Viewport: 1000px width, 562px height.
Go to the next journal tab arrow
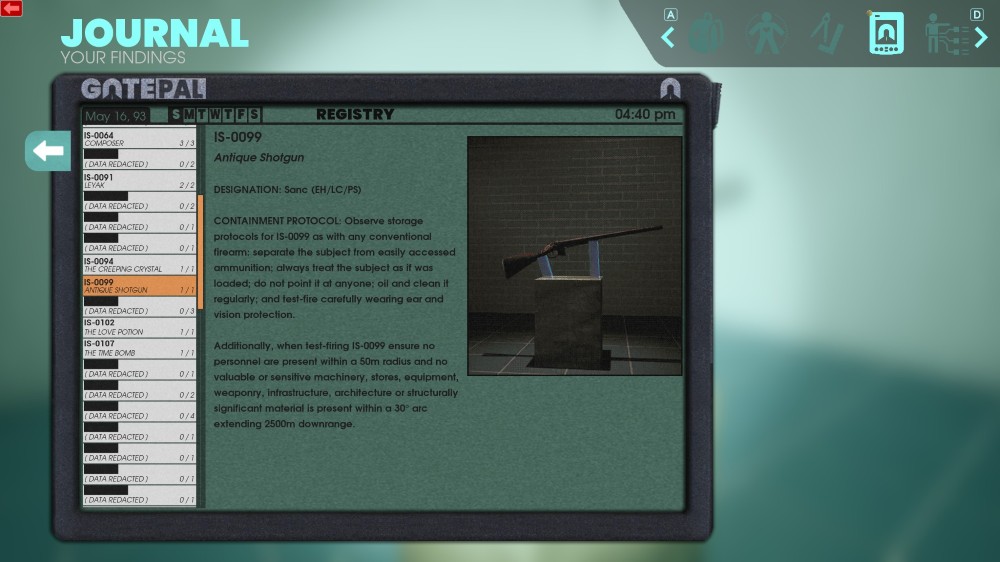(980, 38)
